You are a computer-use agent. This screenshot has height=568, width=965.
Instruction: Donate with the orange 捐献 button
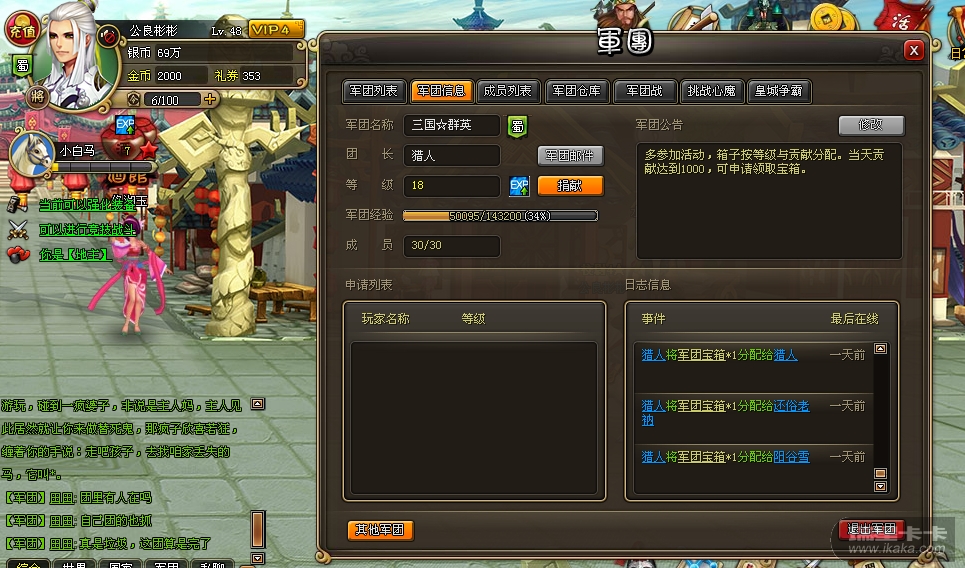(x=570, y=186)
